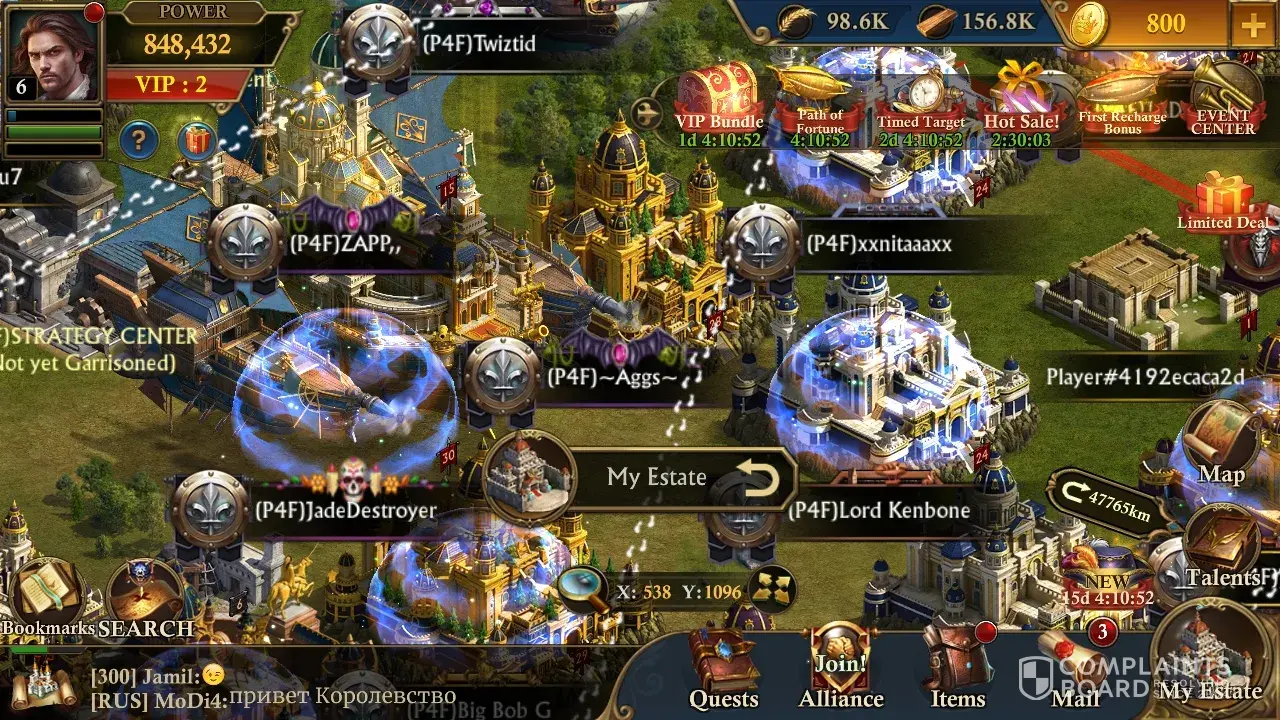Open the VIP Bundle offer
1280x720 pixels.
pos(719,100)
